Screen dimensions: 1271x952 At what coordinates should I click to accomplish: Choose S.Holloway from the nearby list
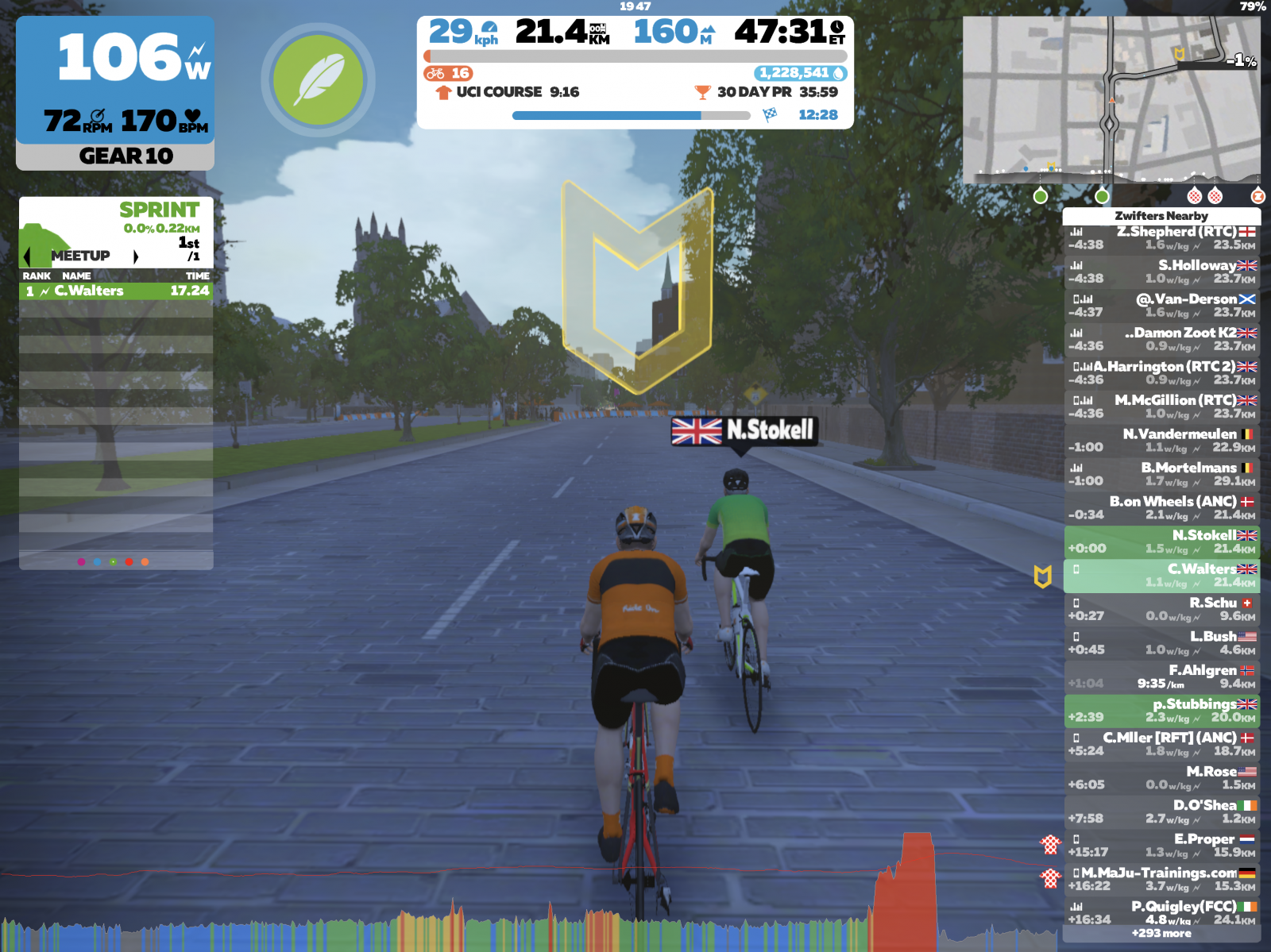[1161, 272]
